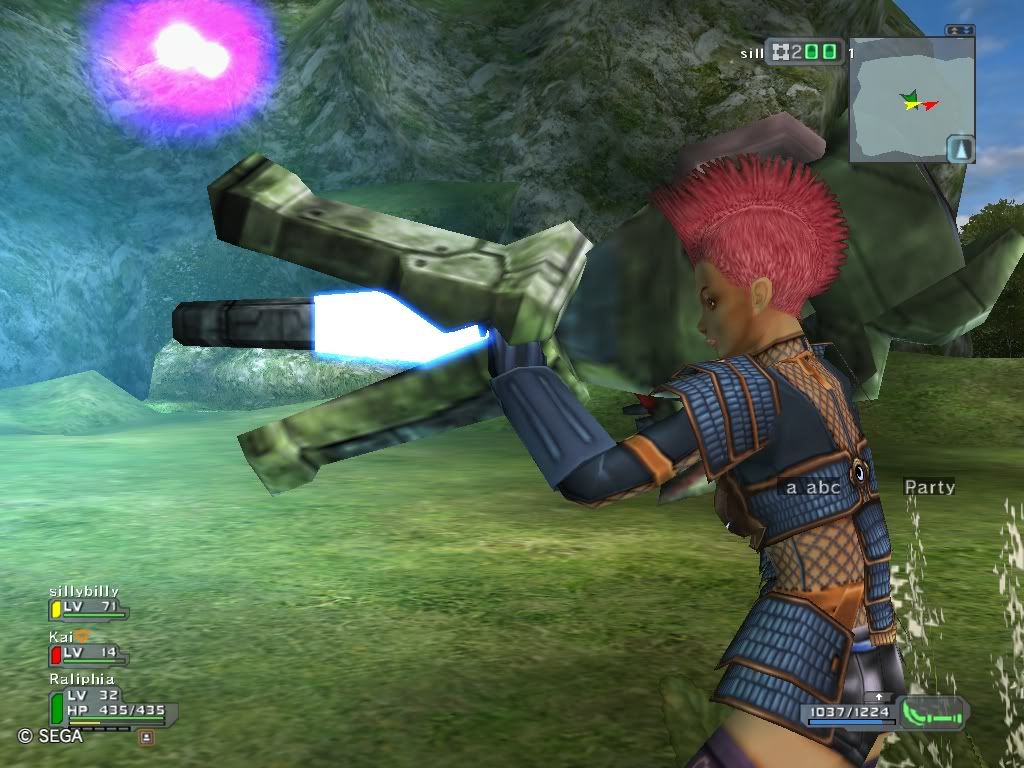
Task: Click the compass arrow icon on minimap
Action: click(960, 149)
